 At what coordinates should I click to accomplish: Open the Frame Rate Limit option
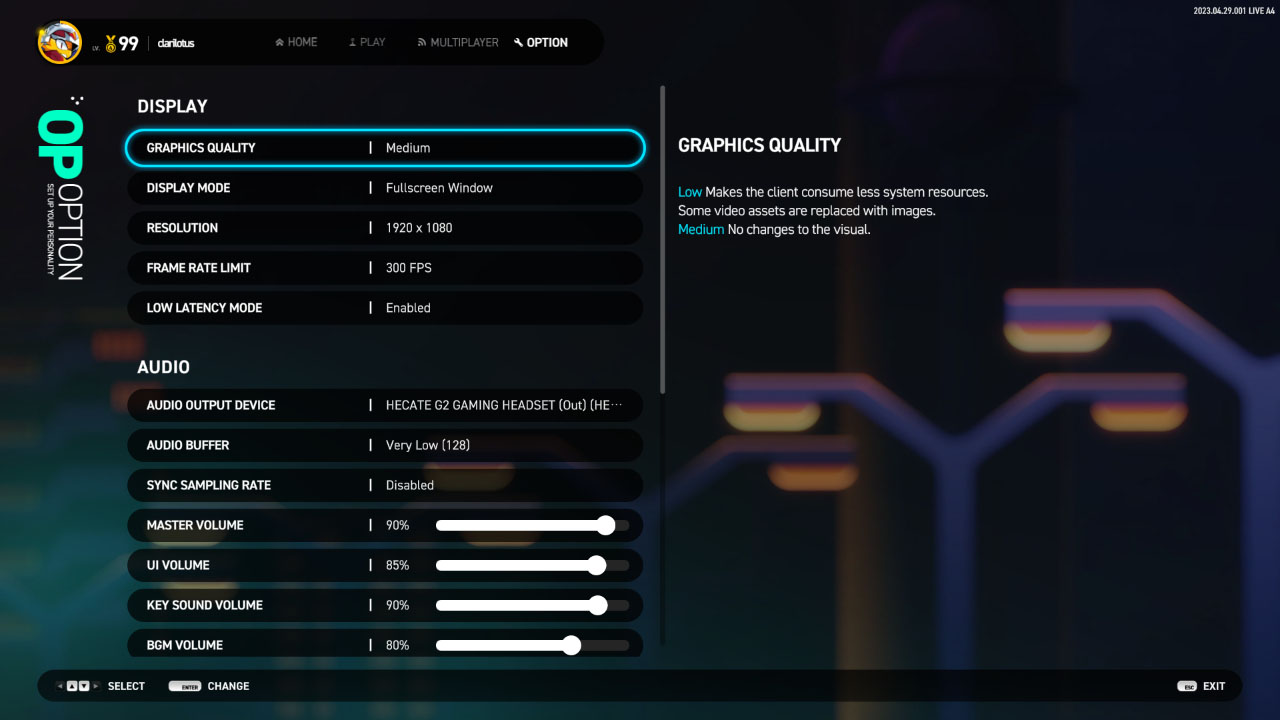click(x=385, y=268)
